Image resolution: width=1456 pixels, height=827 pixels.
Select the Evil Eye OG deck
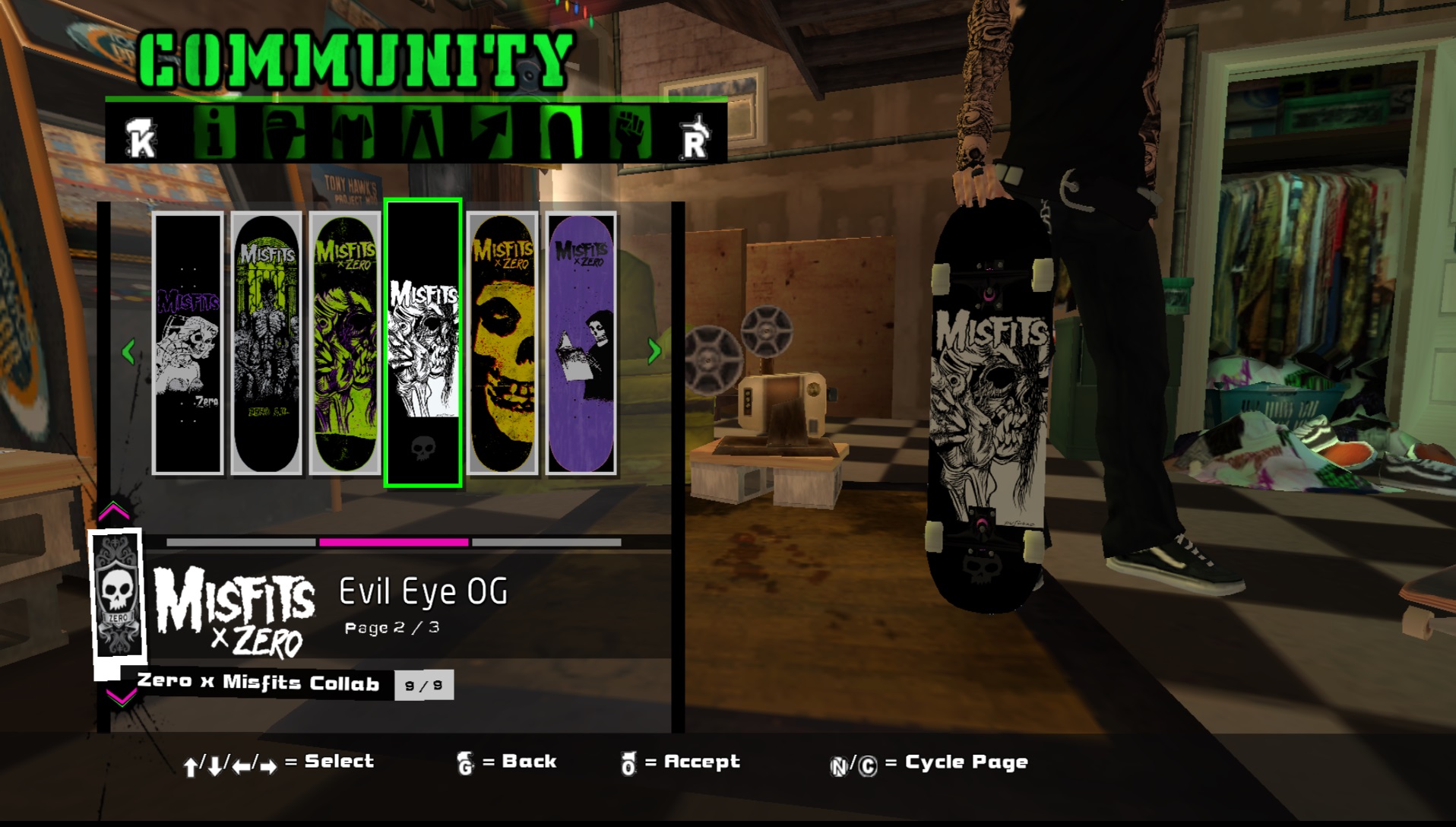[x=423, y=344]
